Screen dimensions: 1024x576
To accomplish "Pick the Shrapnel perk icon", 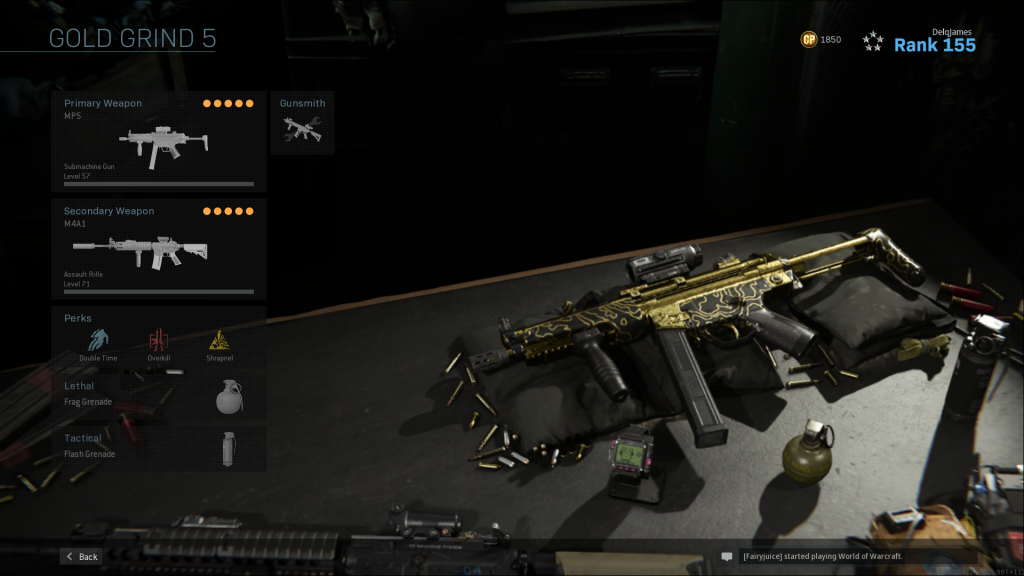I will coord(220,341).
